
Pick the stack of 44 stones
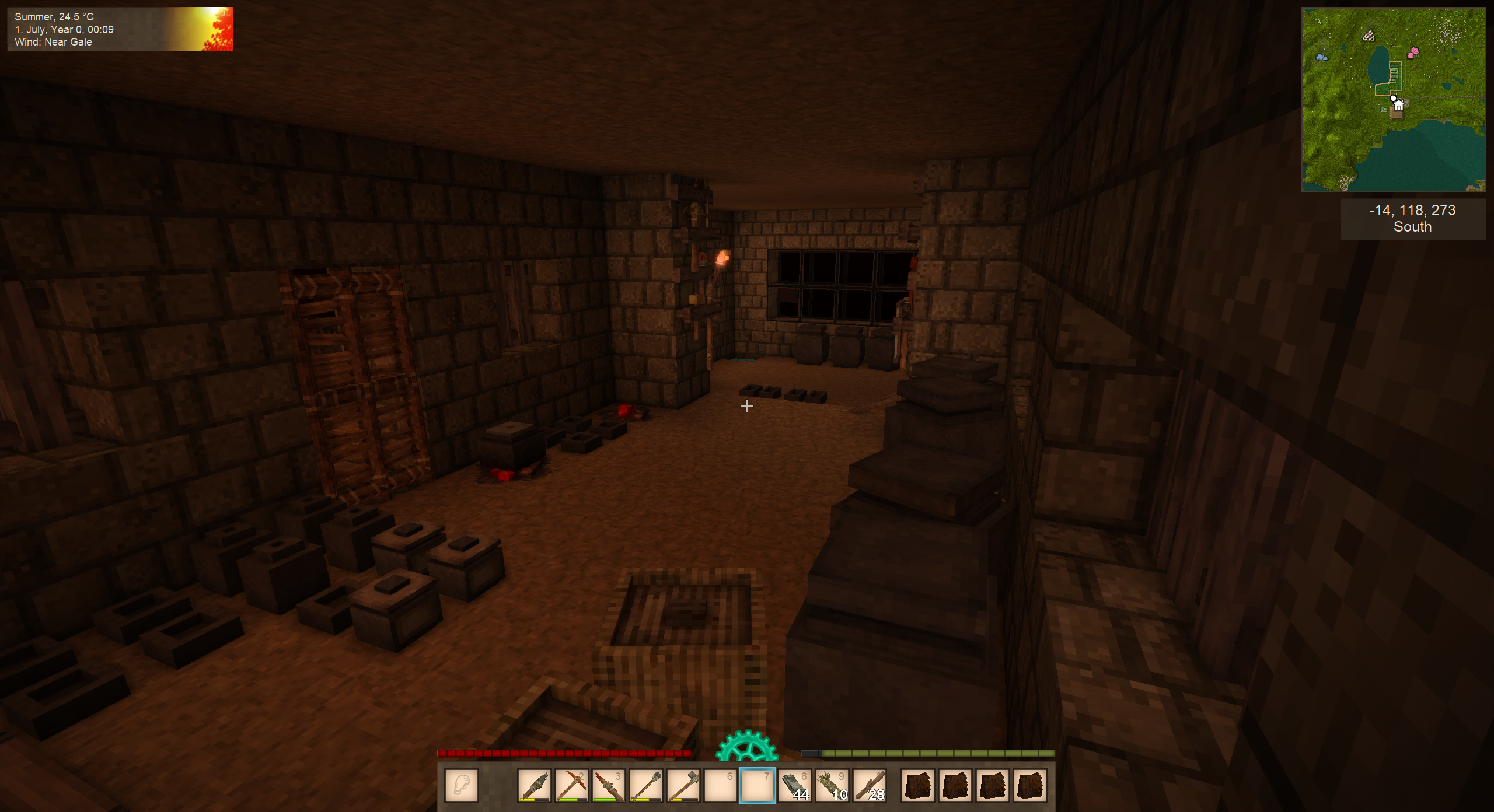pyautogui.click(x=795, y=785)
